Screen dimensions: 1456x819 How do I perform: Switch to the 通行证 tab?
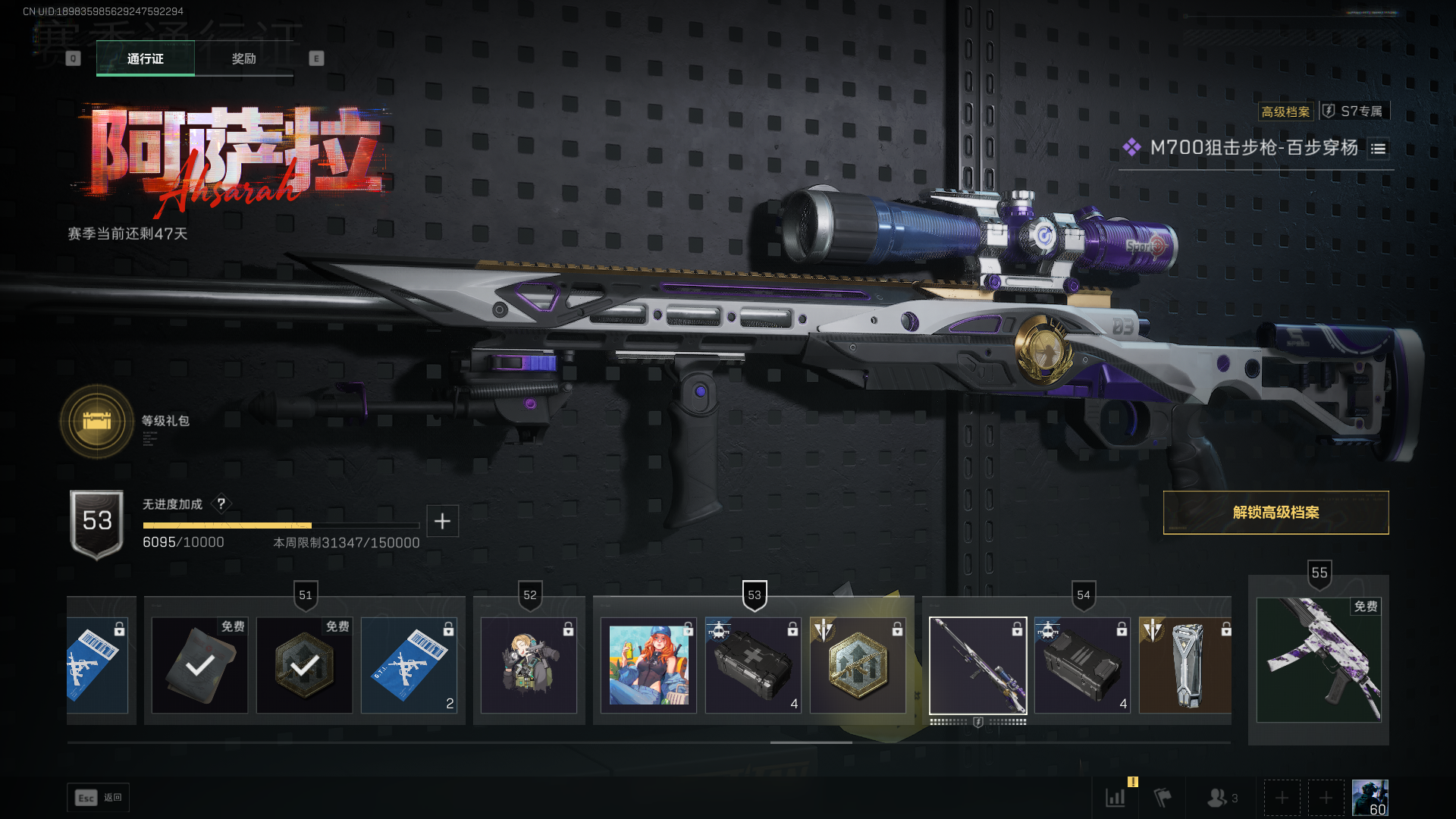[x=145, y=58]
